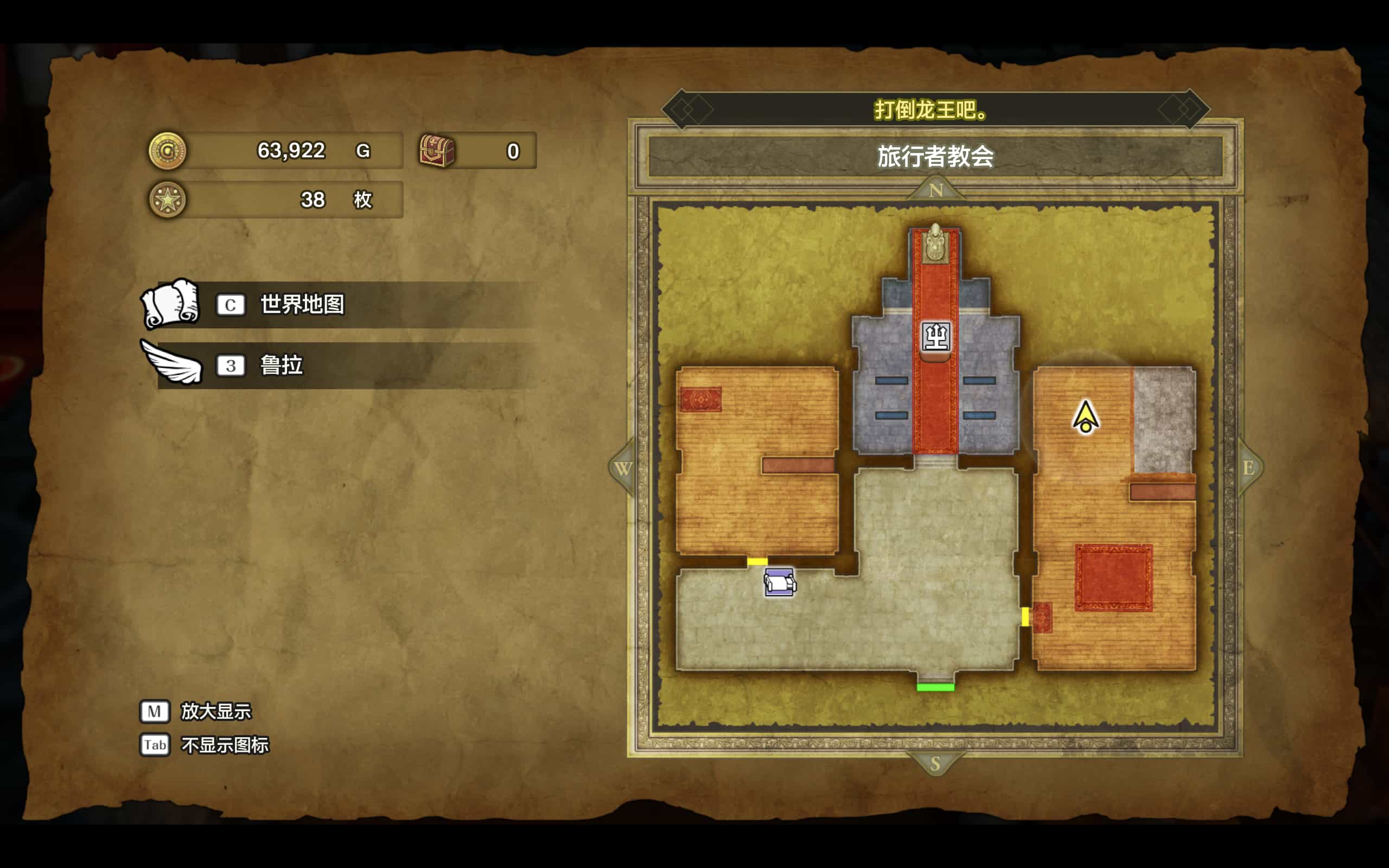Image resolution: width=1389 pixels, height=868 pixels.
Task: Click the 旅行者教会 location title bar
Action: (935, 156)
